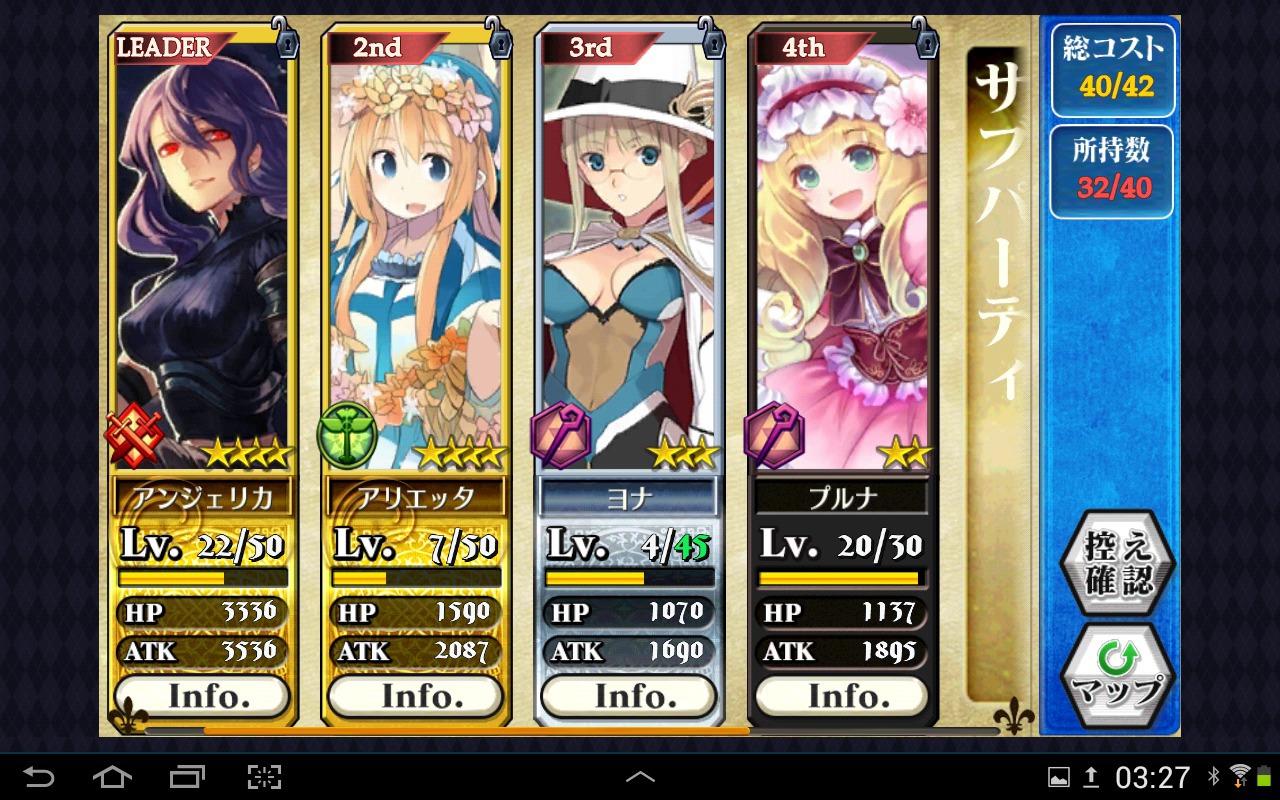Go to the Android home screen

point(112,776)
